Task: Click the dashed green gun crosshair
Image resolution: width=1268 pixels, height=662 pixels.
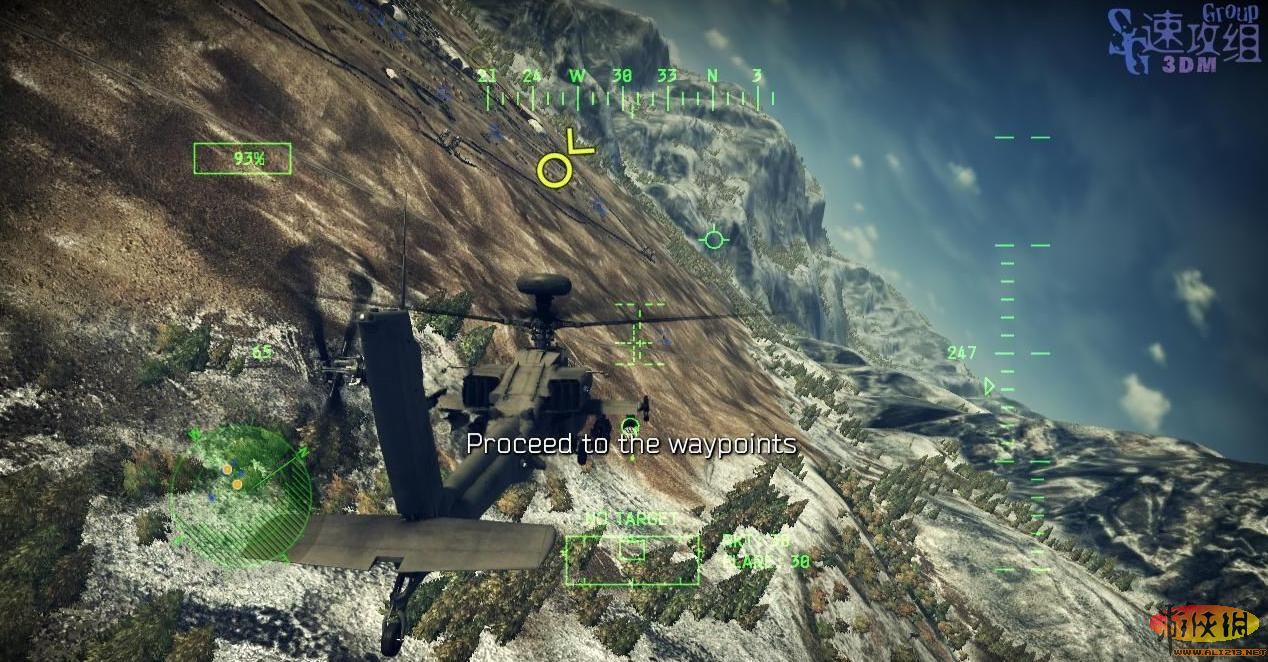Action: [638, 334]
